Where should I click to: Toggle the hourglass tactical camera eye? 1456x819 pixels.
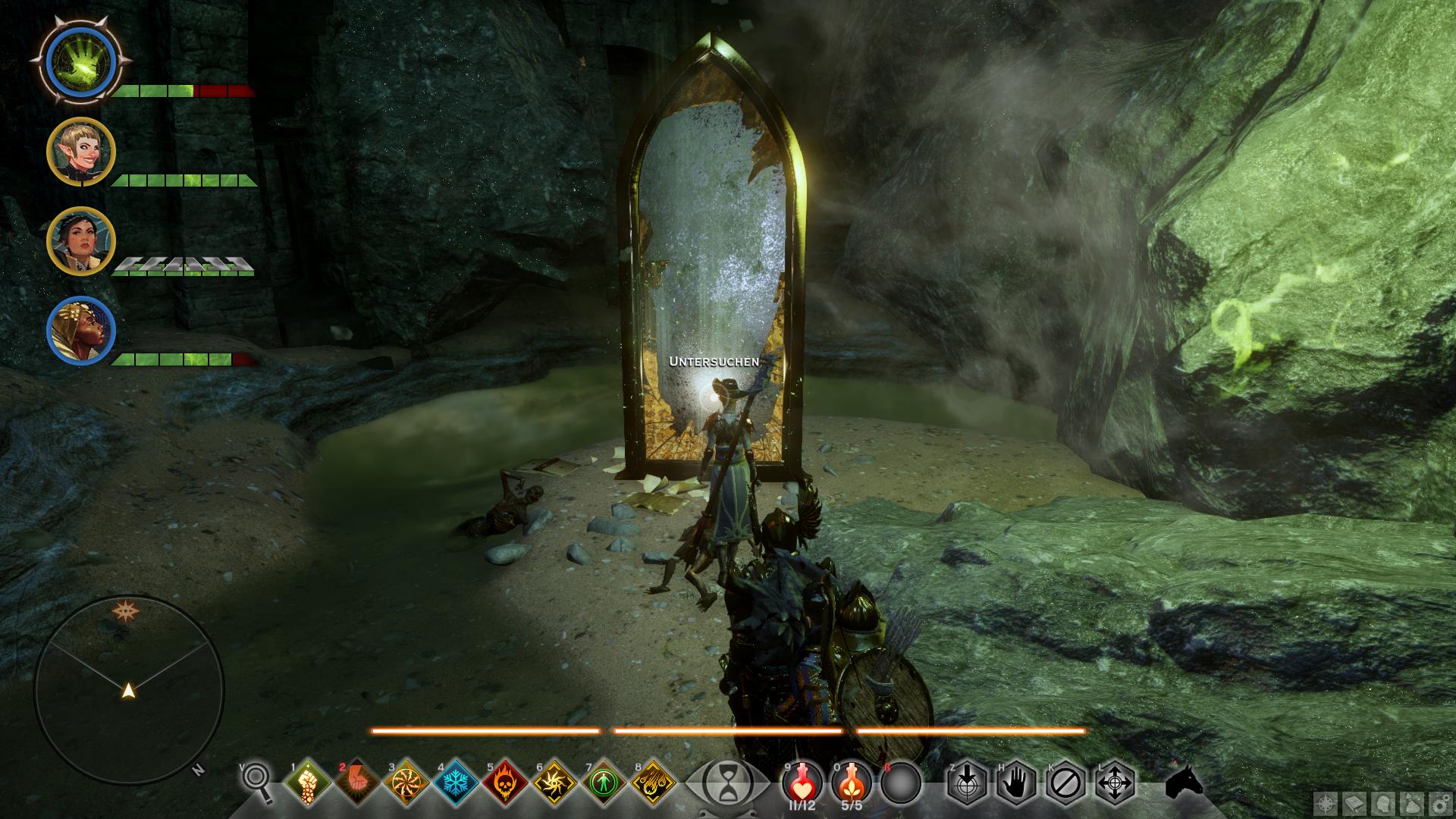(726, 783)
